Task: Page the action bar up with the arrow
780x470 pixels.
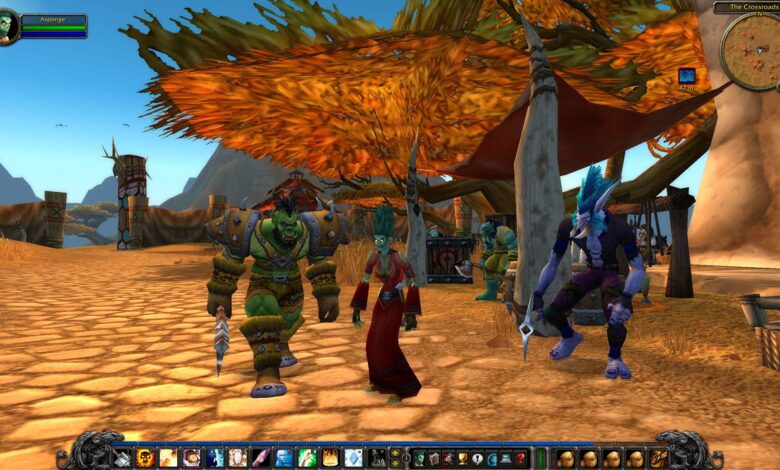Action: coord(396,452)
